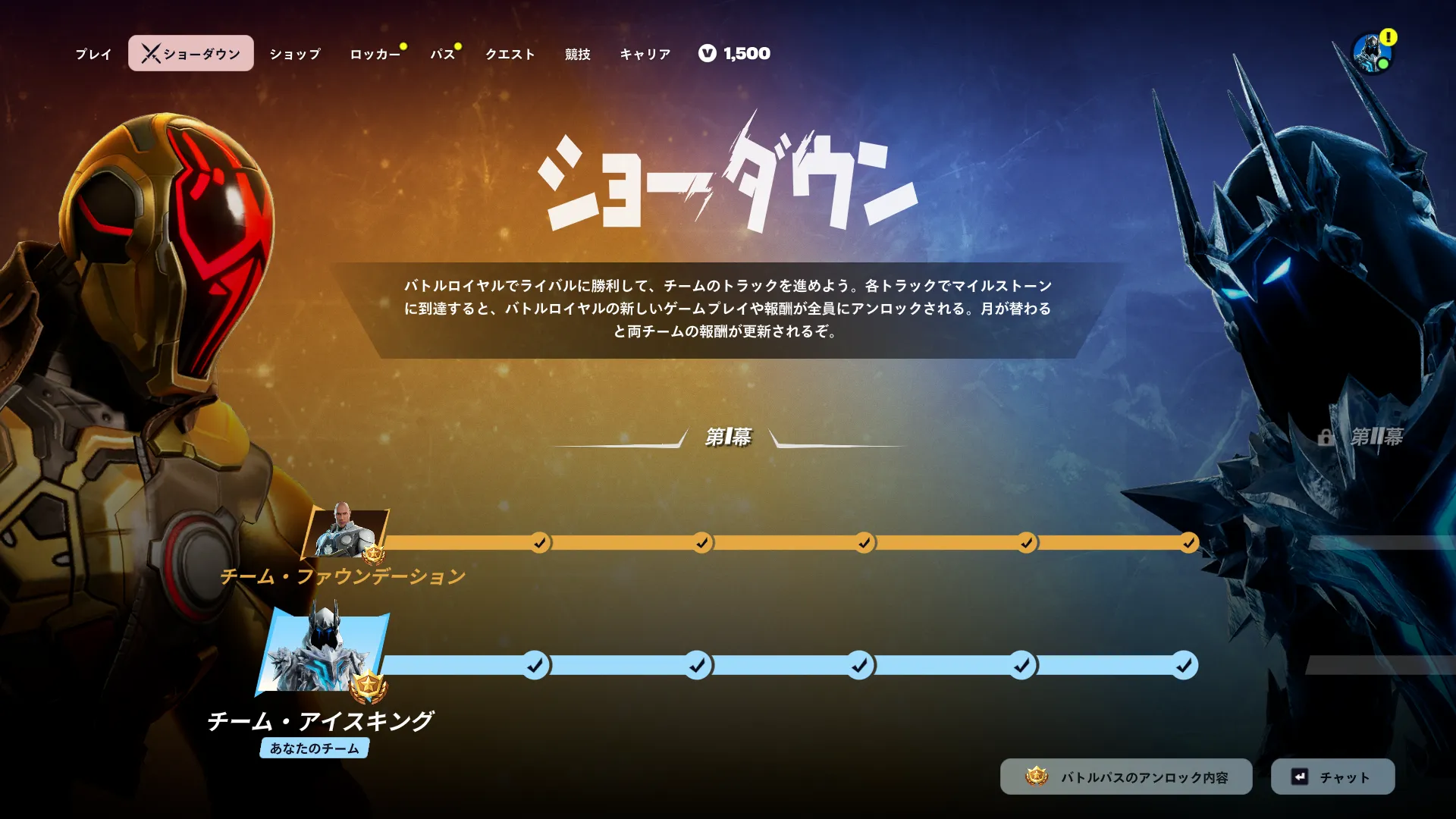Viewport: 1456px width, 819px height.
Task: Choose the locked 第II幕 act
Action: (1365, 437)
